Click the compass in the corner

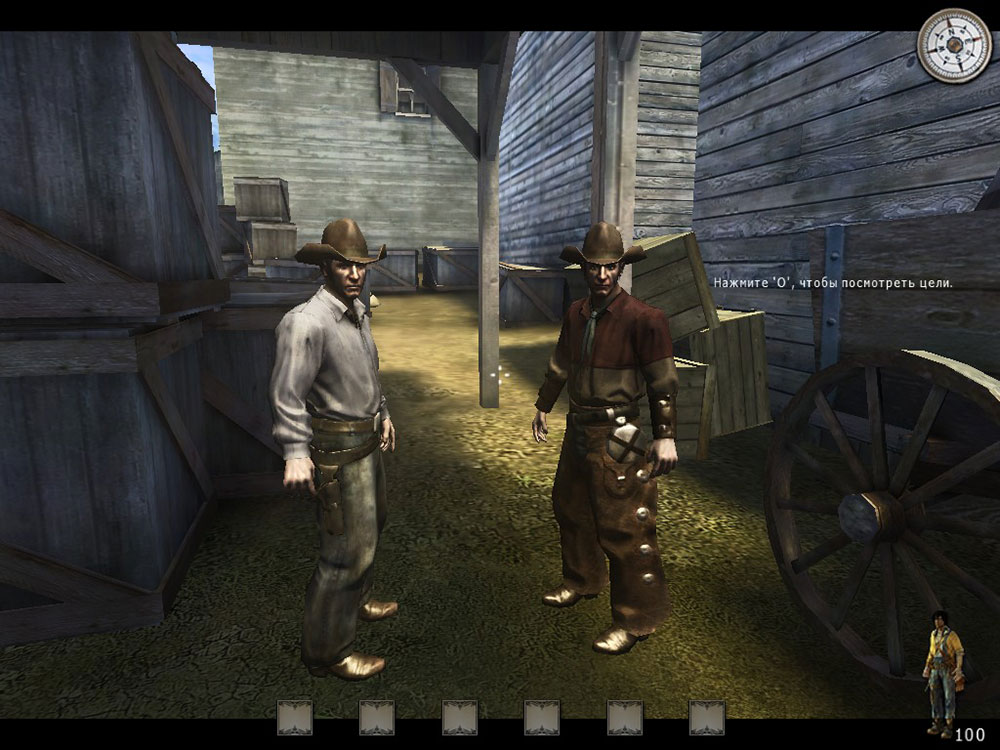click(x=955, y=46)
